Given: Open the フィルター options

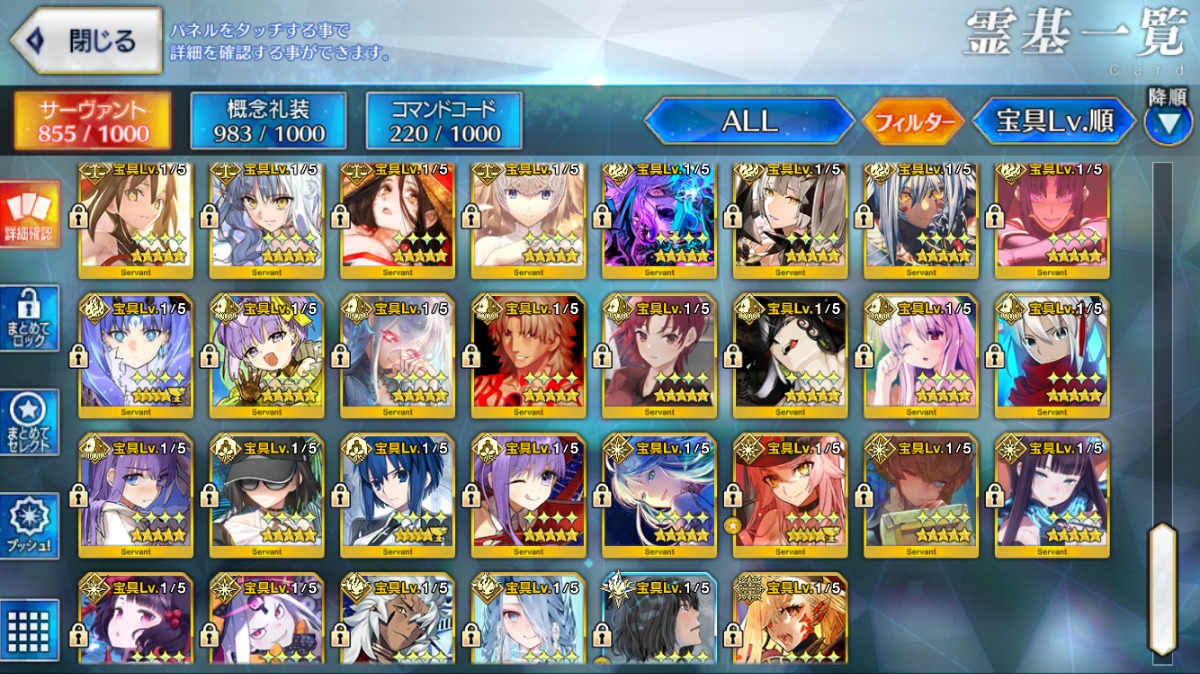Looking at the screenshot, I should click(x=912, y=122).
